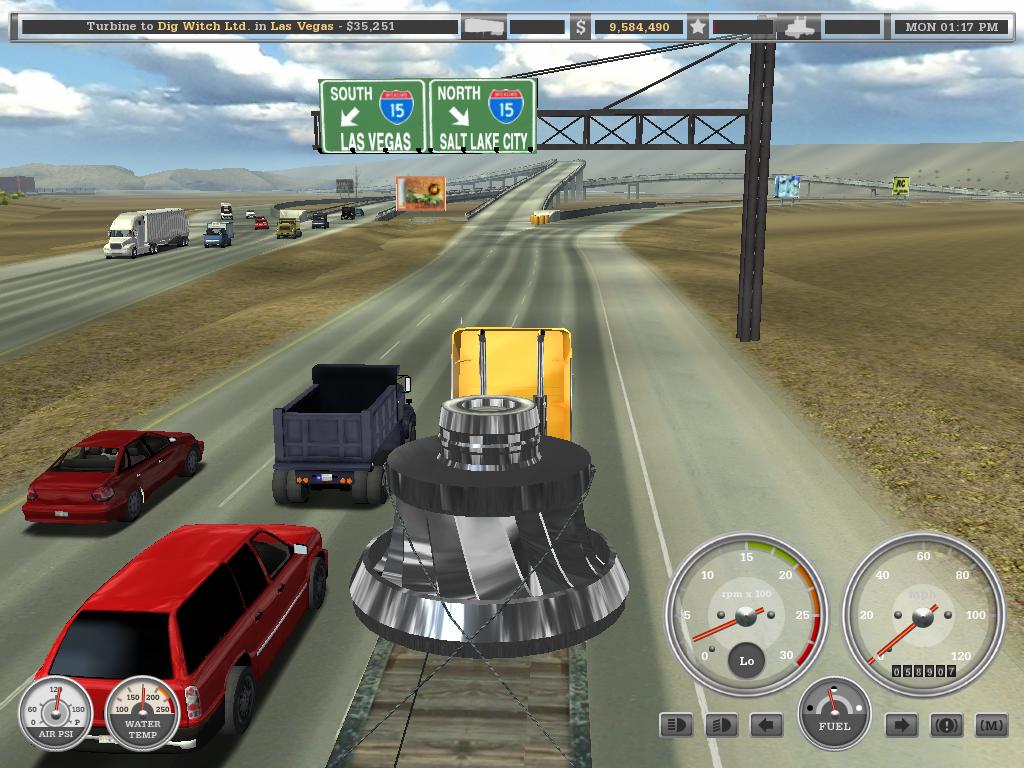Toggle the parking brake warning button

tap(946, 725)
